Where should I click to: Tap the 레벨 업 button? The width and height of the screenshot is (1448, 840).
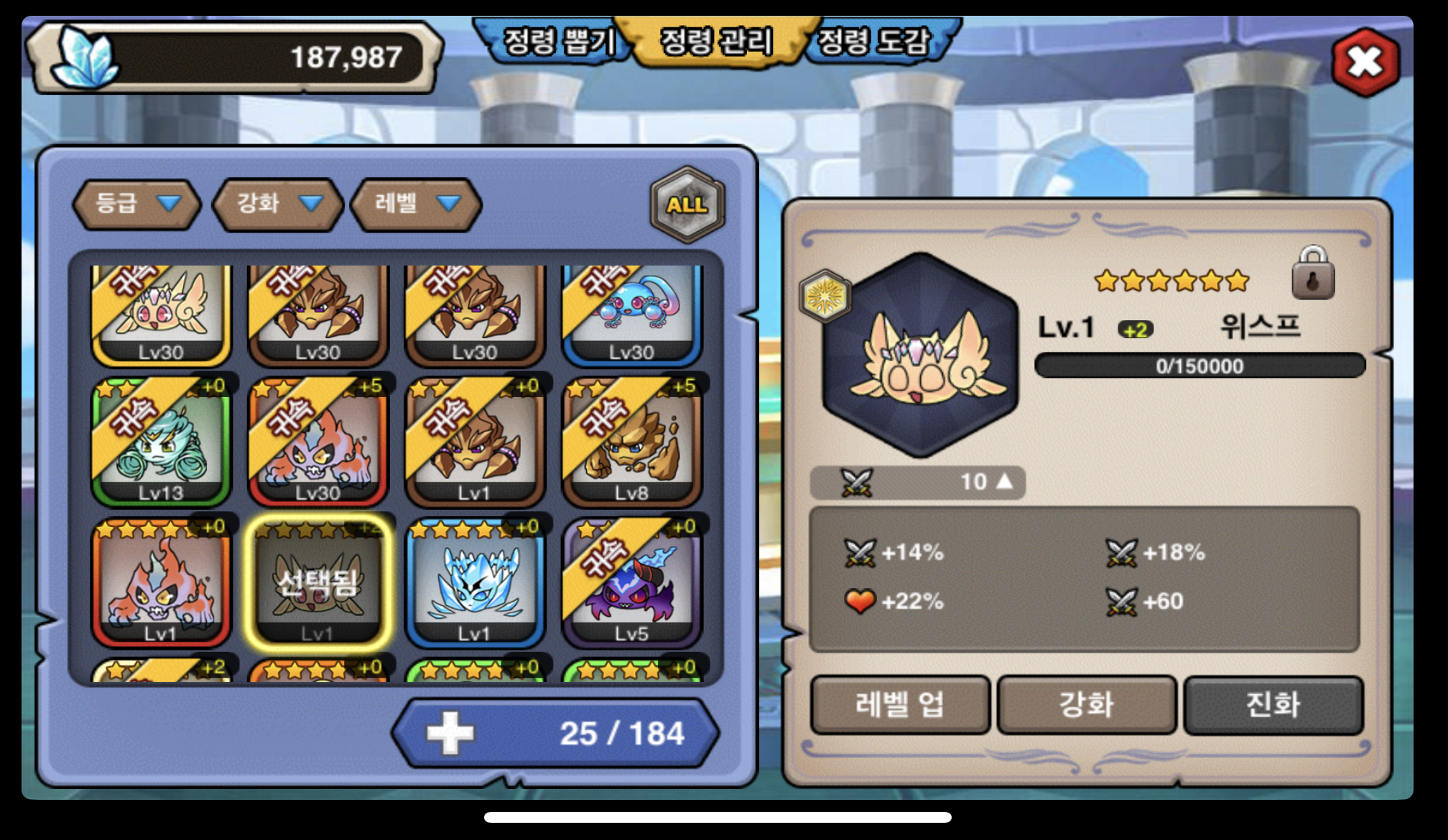899,705
